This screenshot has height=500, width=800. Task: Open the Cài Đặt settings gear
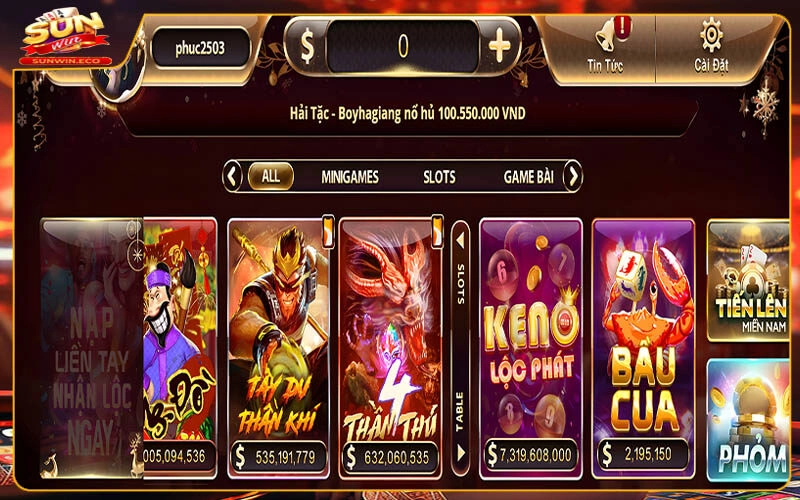click(x=710, y=44)
